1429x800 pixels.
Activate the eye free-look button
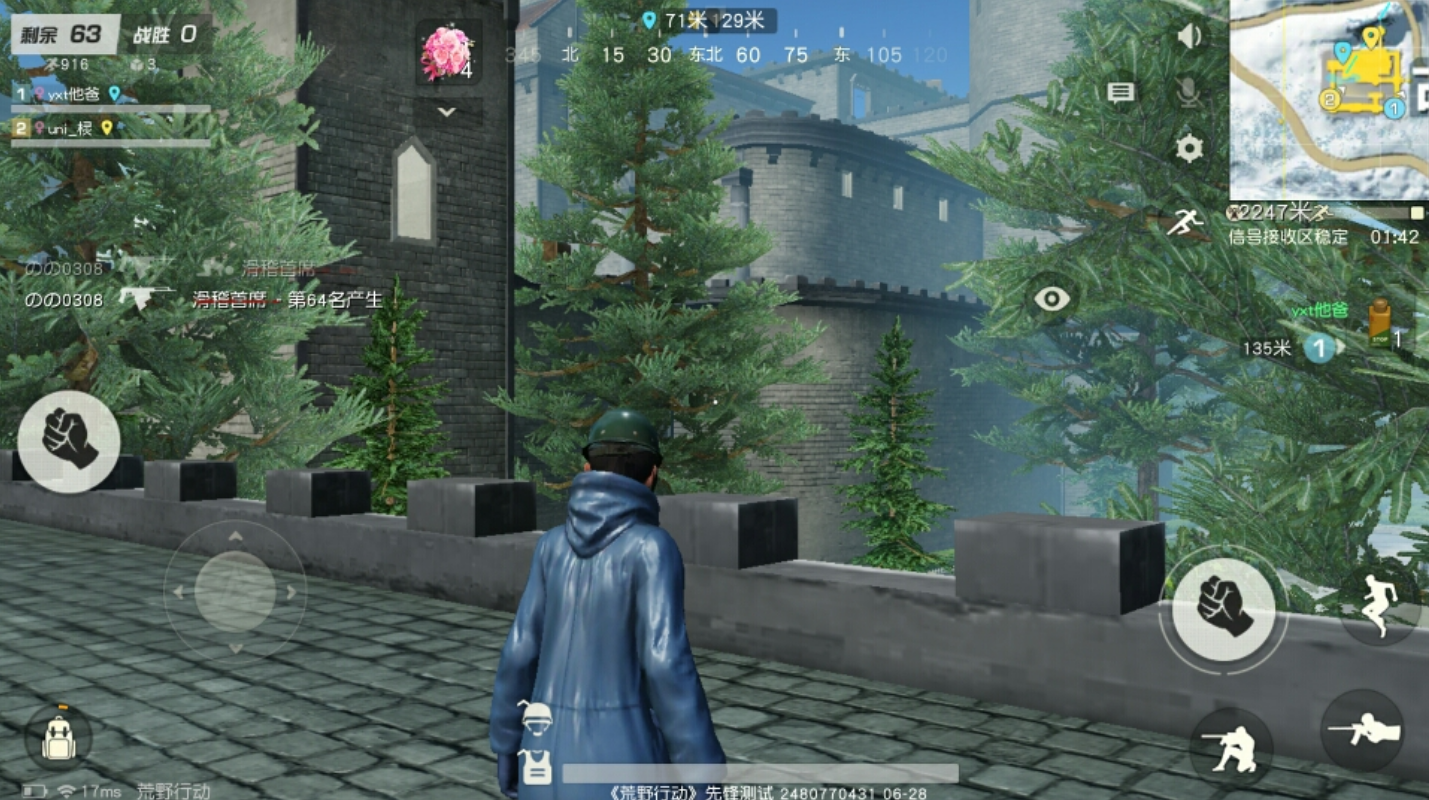[1051, 299]
